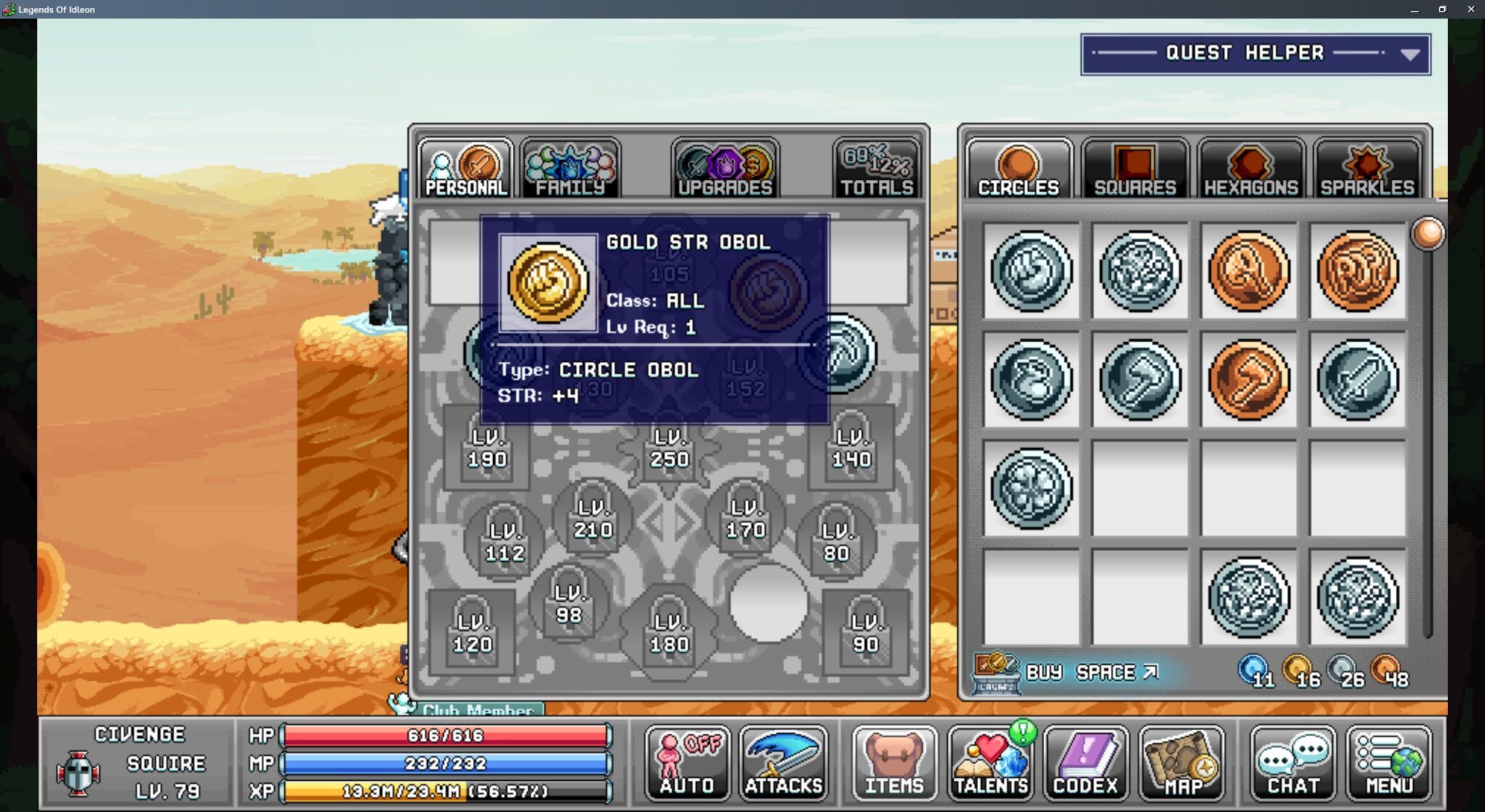This screenshot has height=812, width=1485.
Task: Show the Totals tab
Action: [876, 170]
